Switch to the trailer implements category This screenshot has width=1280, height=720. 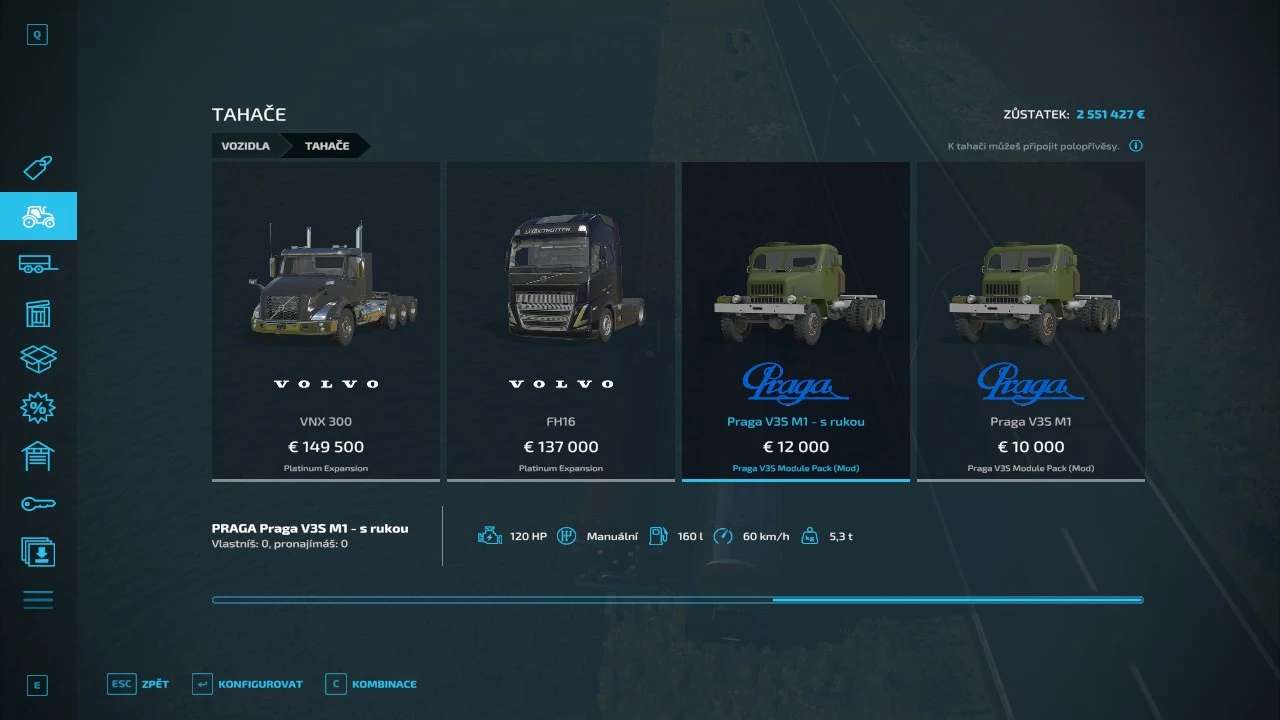pos(38,264)
